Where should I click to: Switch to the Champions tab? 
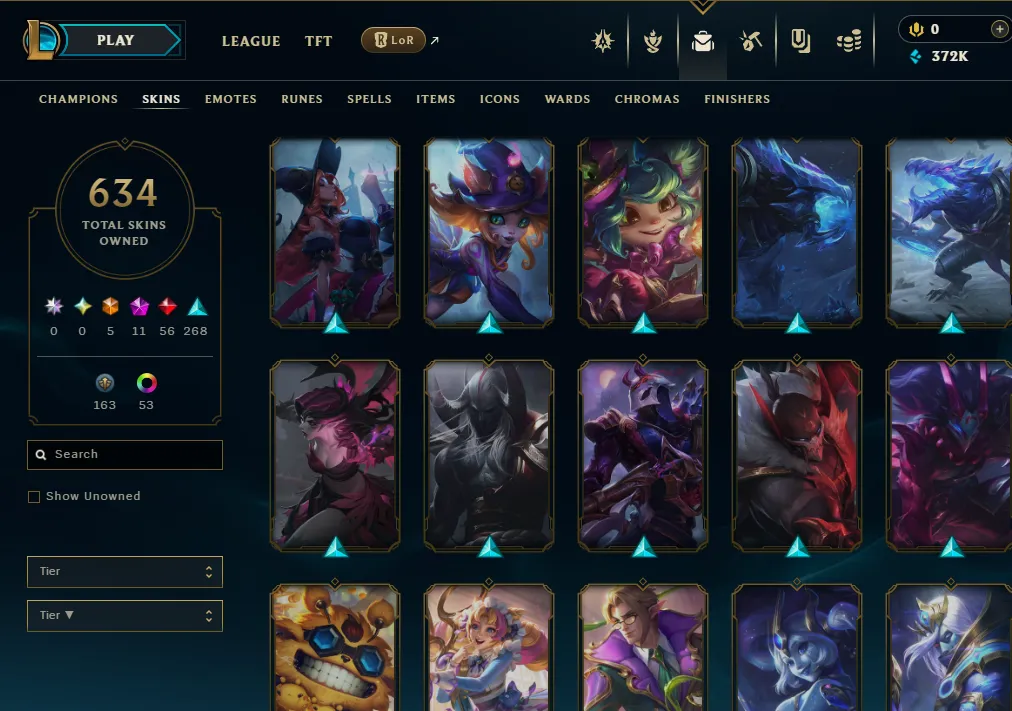[x=78, y=99]
